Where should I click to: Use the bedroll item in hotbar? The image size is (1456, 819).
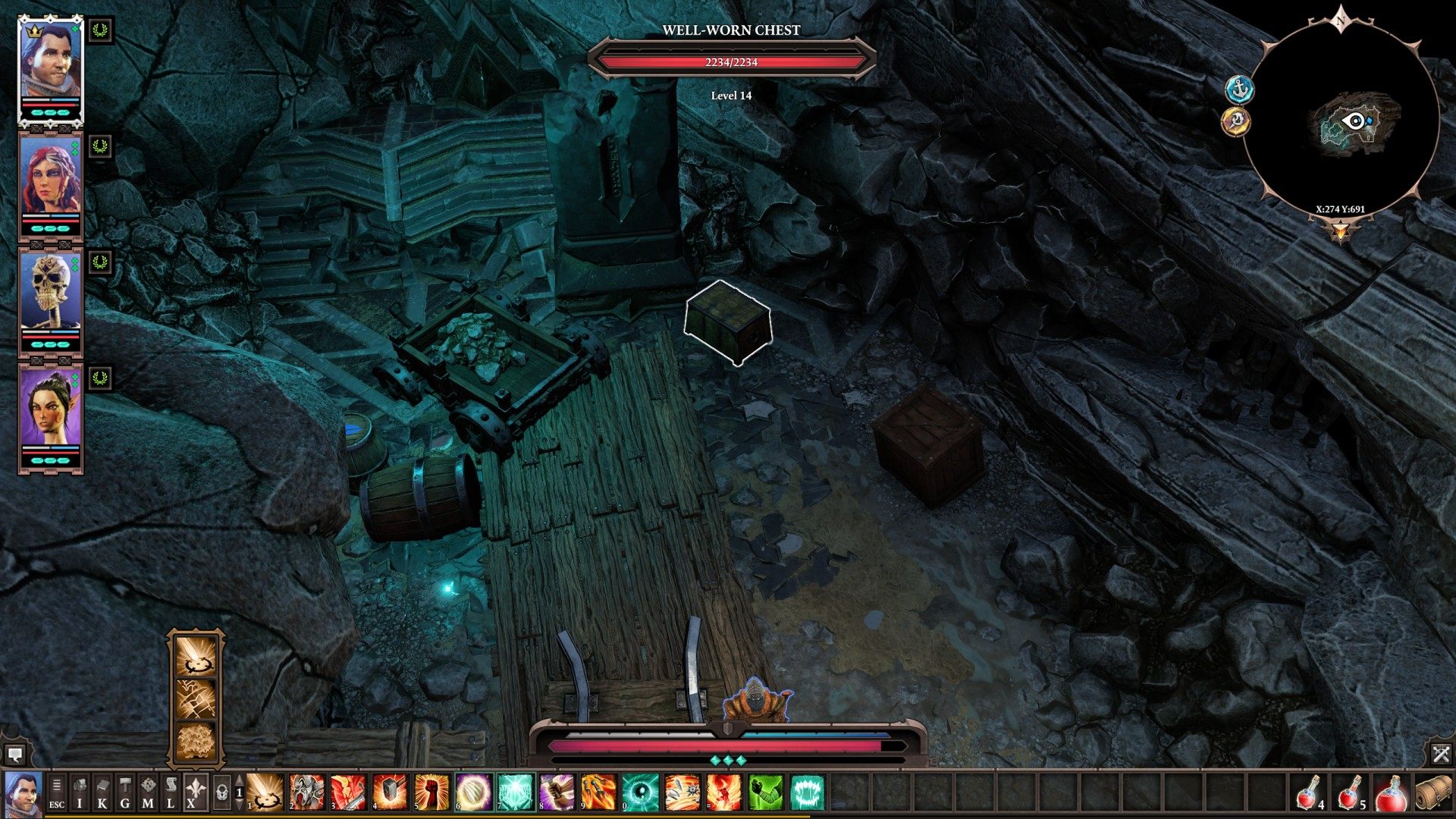1432,792
